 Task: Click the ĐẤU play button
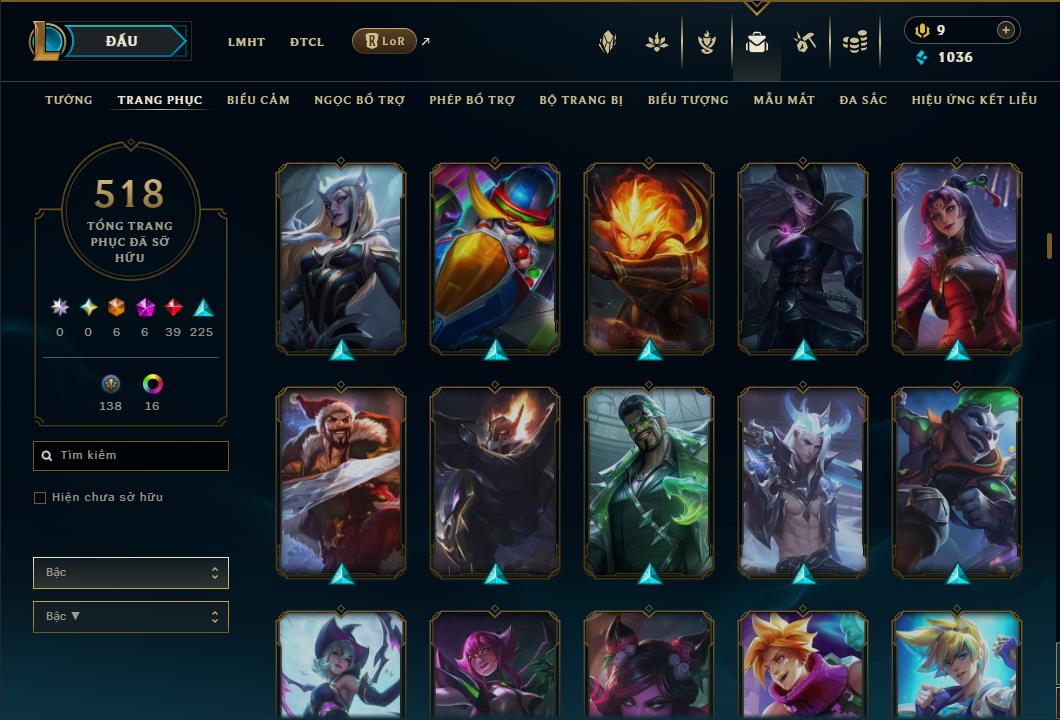pos(120,41)
